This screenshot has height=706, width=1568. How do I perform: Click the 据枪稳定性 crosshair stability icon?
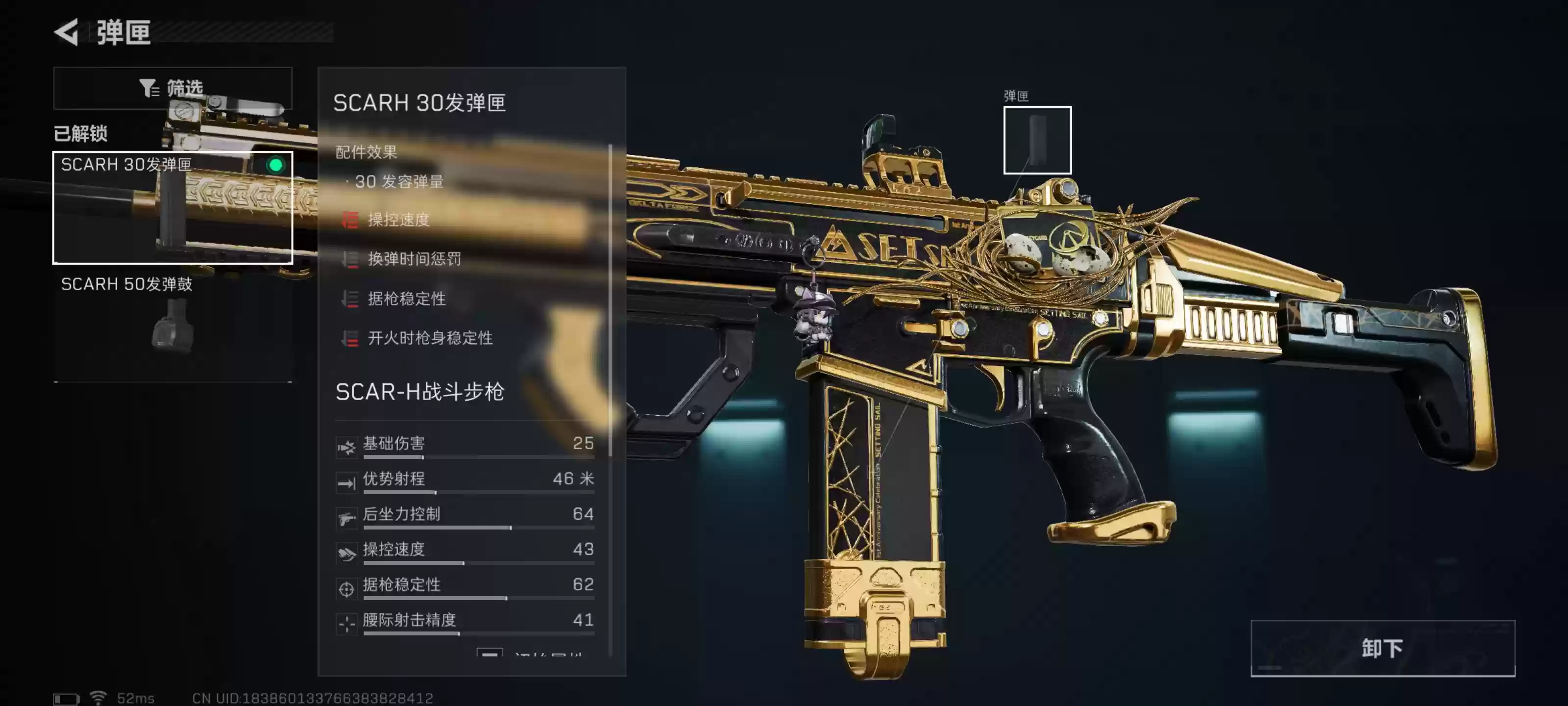click(346, 588)
